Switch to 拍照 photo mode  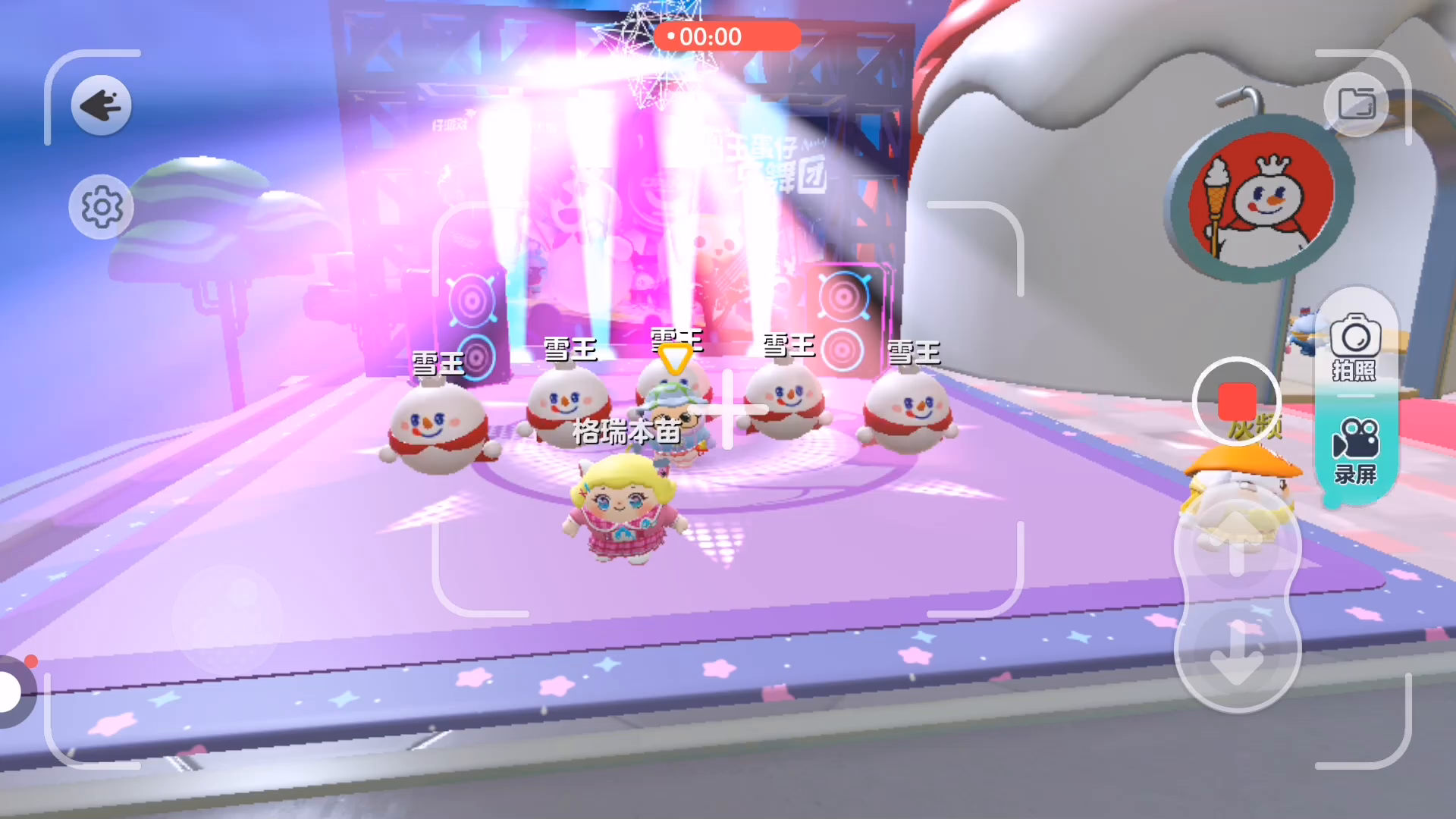coord(1355,347)
